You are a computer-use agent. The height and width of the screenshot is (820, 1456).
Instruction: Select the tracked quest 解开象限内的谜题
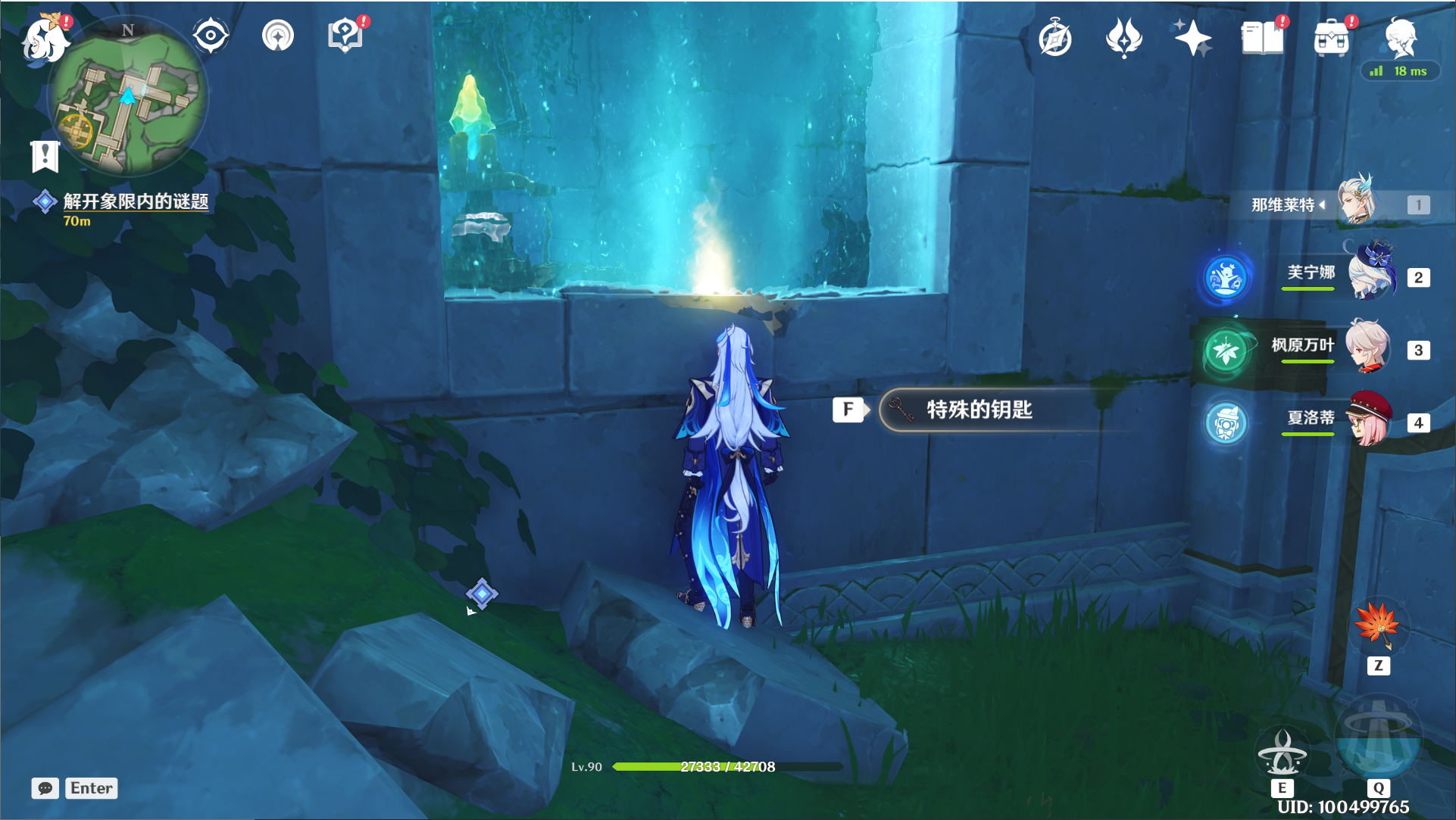click(x=135, y=201)
